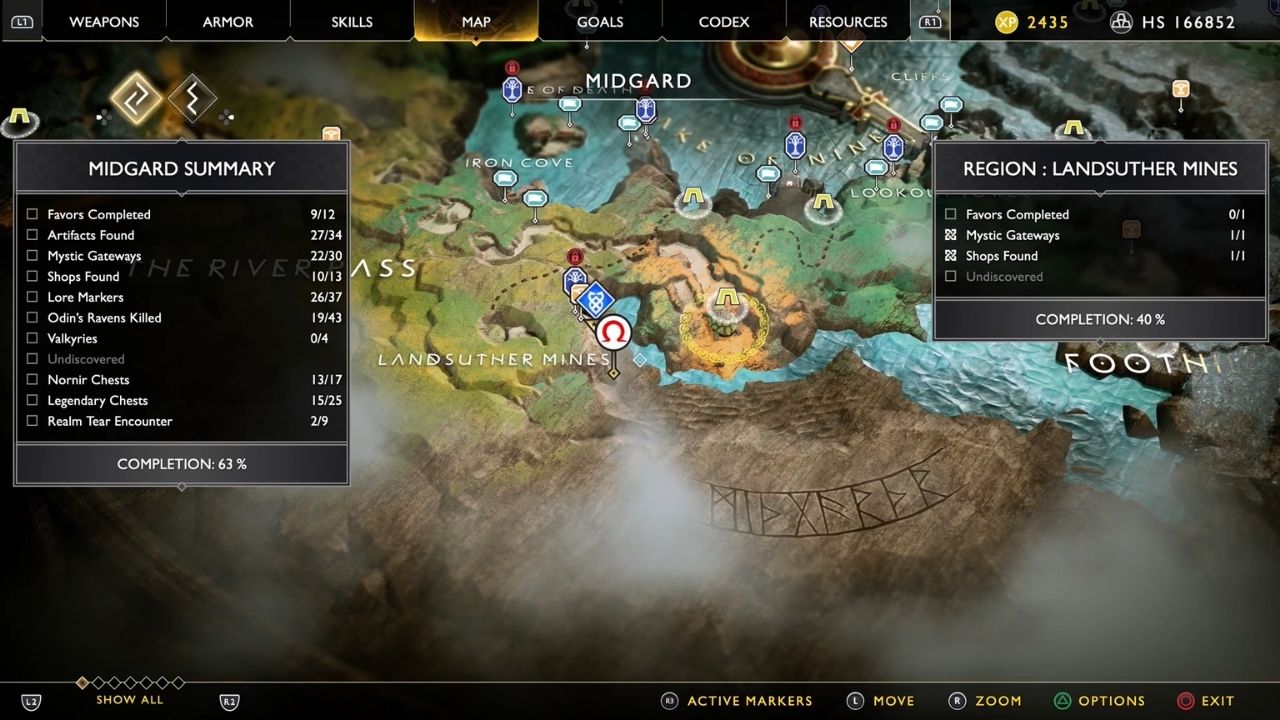Open the Armor tab

click(x=228, y=22)
